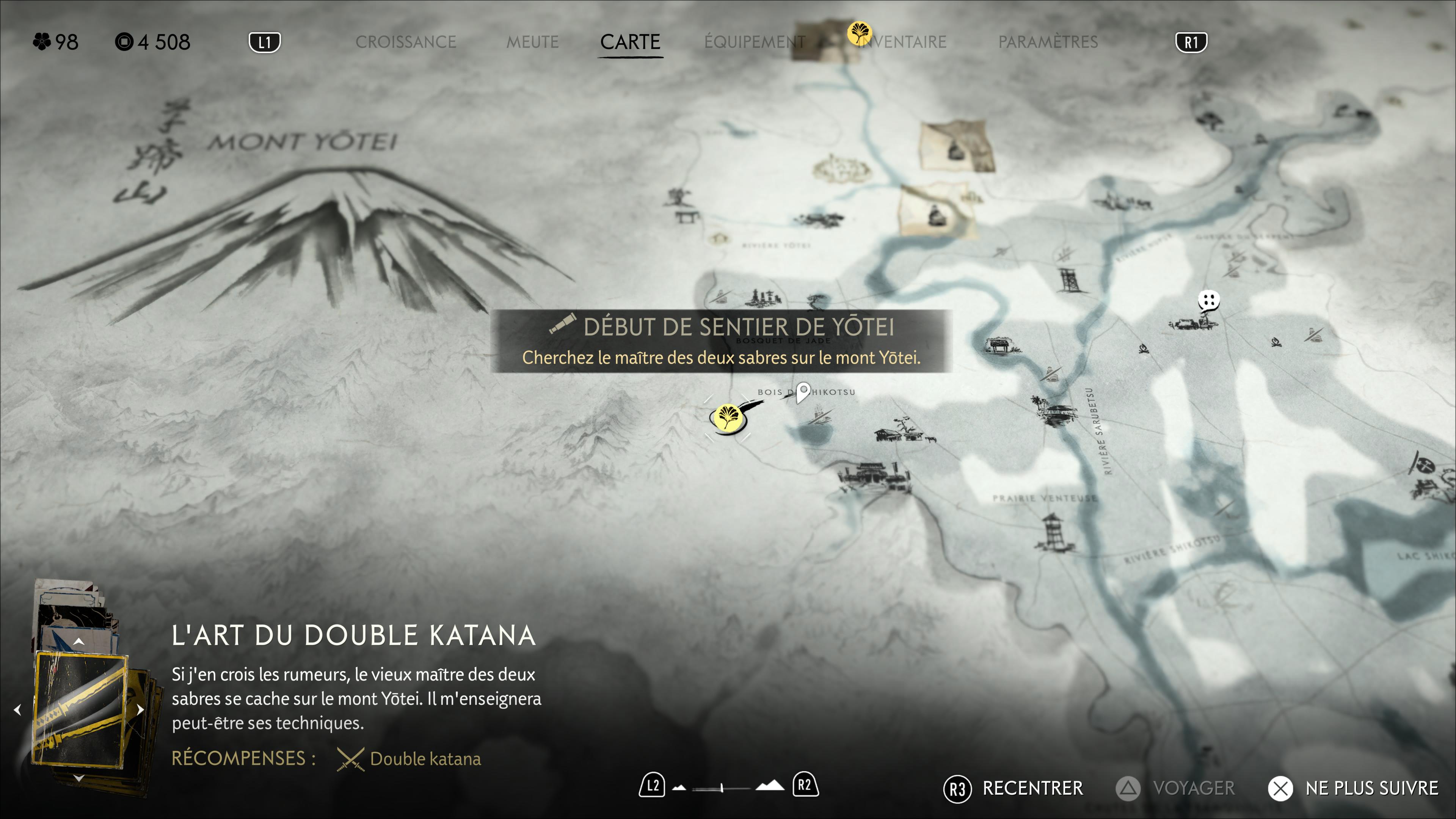This screenshot has width=1456, height=819.
Task: Select the white speech-bubble marker on the map
Action: pos(1208,300)
